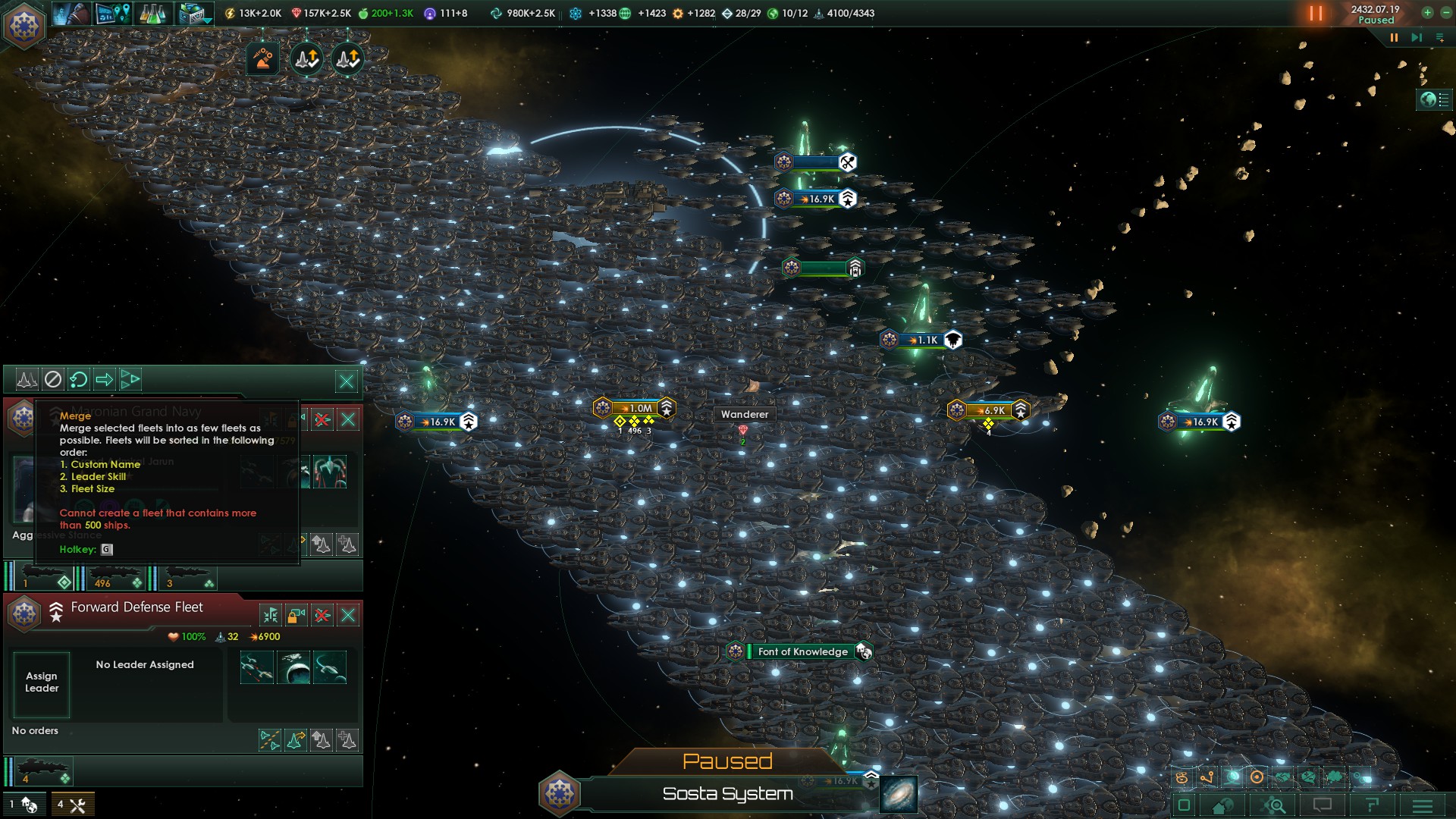Decrease game speed with minus button
Viewport: 1456px width, 819px height.
[1445, 13]
